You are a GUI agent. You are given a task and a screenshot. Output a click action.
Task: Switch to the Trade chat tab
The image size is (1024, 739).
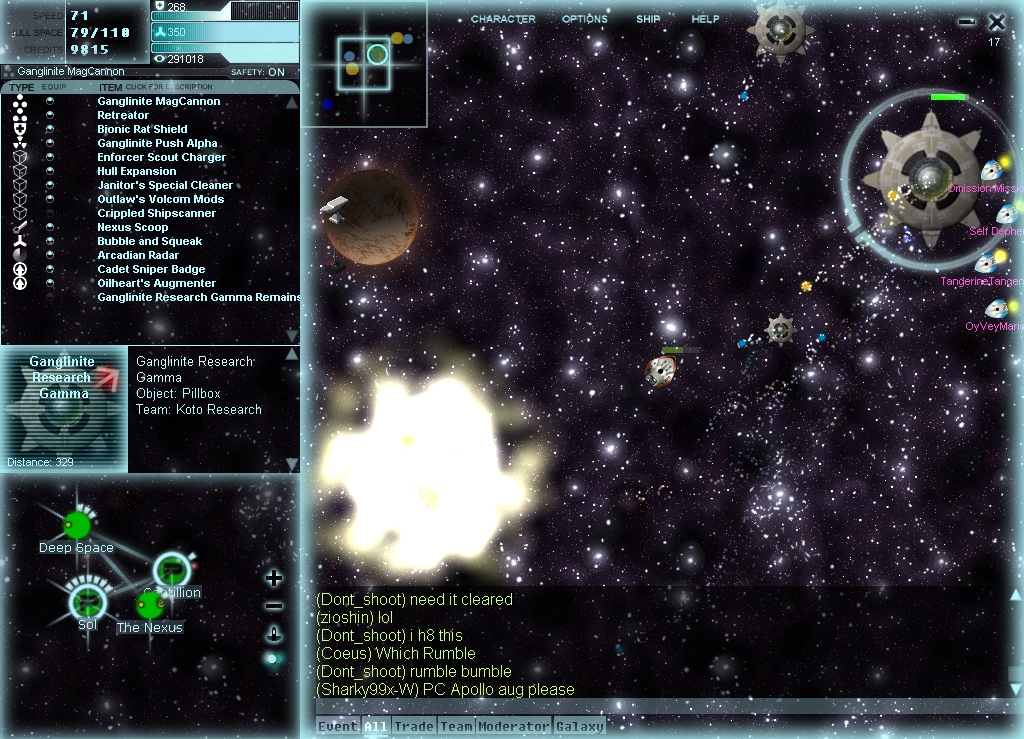[x=413, y=727]
